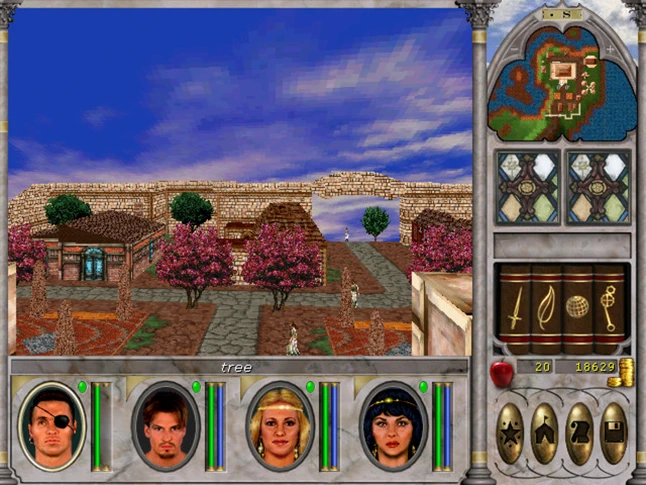Click the red apple food icon
646x485 pixels.
coord(500,372)
